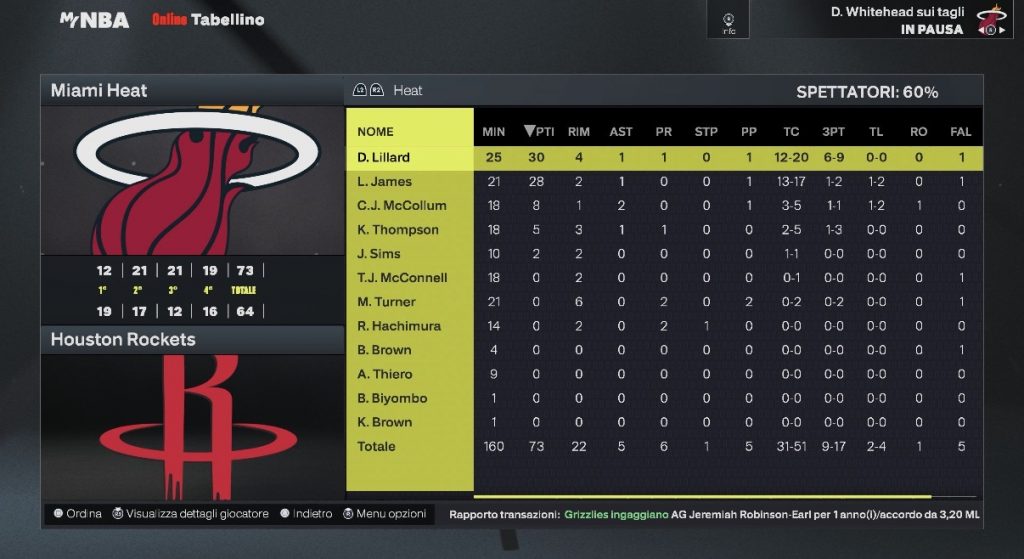Viewport: 1024px width, 559px height.
Task: Sort by the FAL fouls column
Action: click(x=960, y=131)
